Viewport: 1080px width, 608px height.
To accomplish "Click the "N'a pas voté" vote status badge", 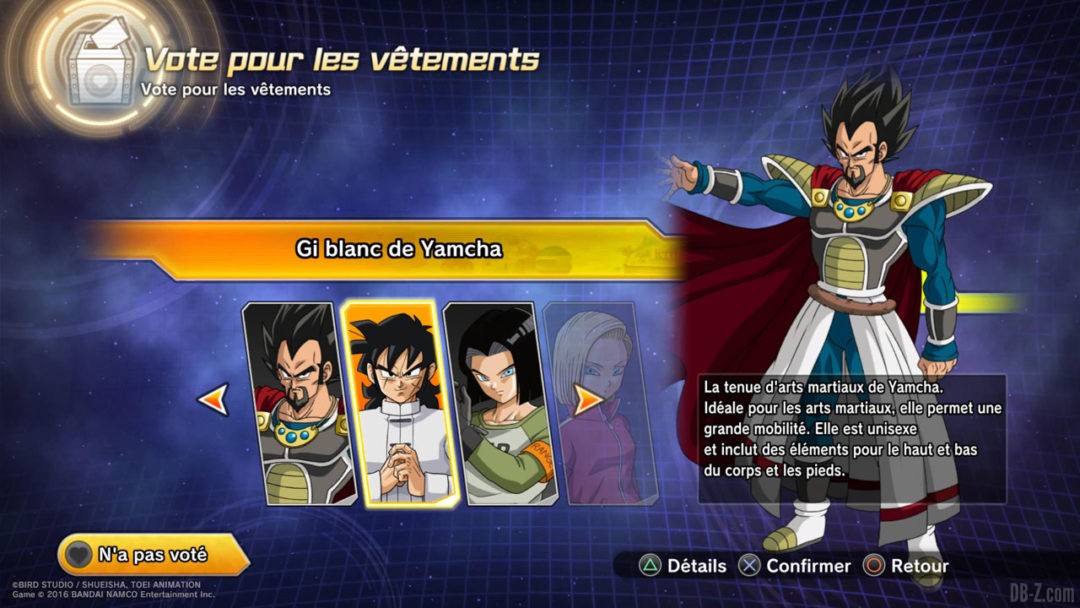I will pos(152,554).
